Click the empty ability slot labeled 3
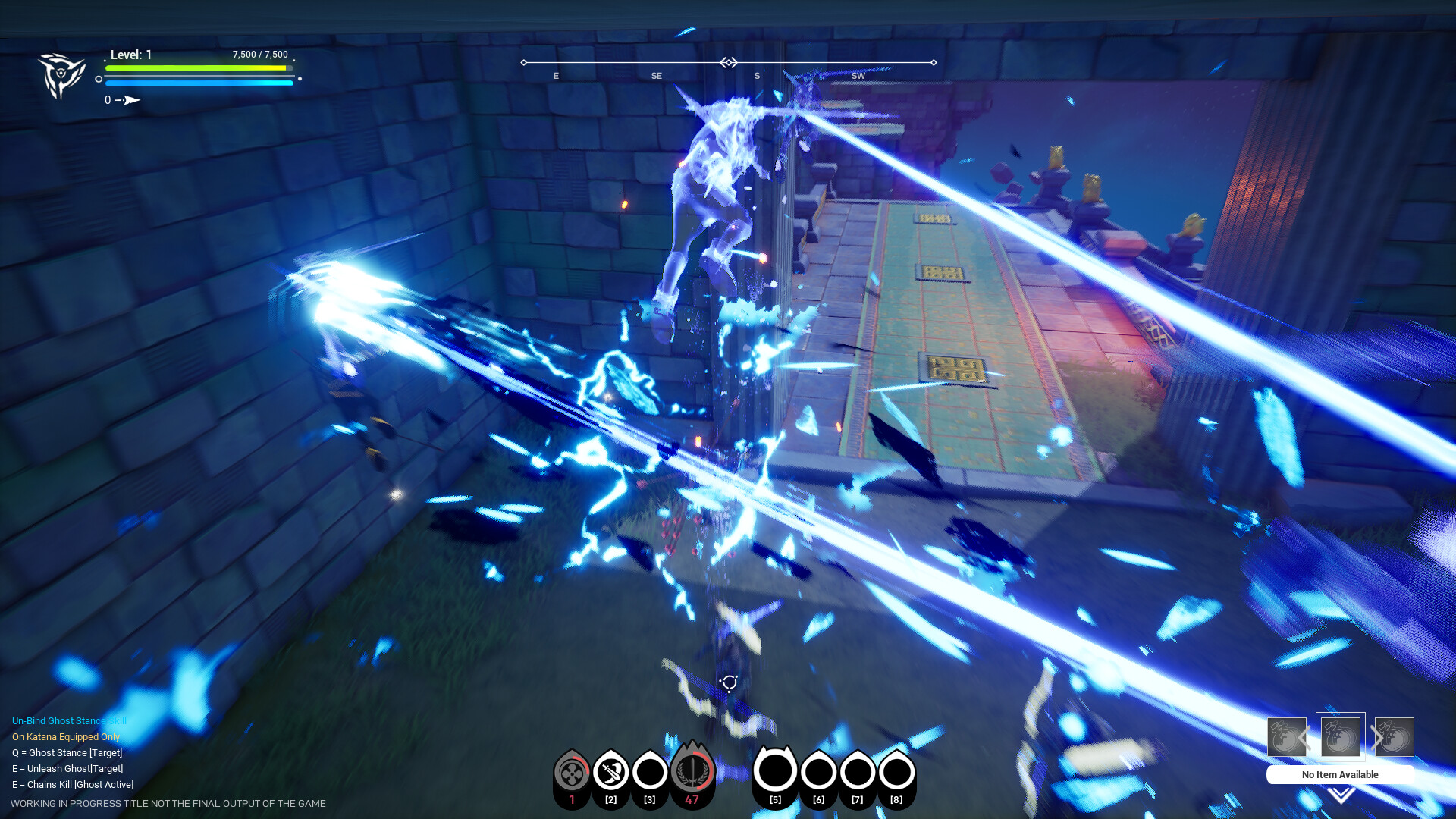Image resolution: width=1456 pixels, height=819 pixels. coord(649,773)
